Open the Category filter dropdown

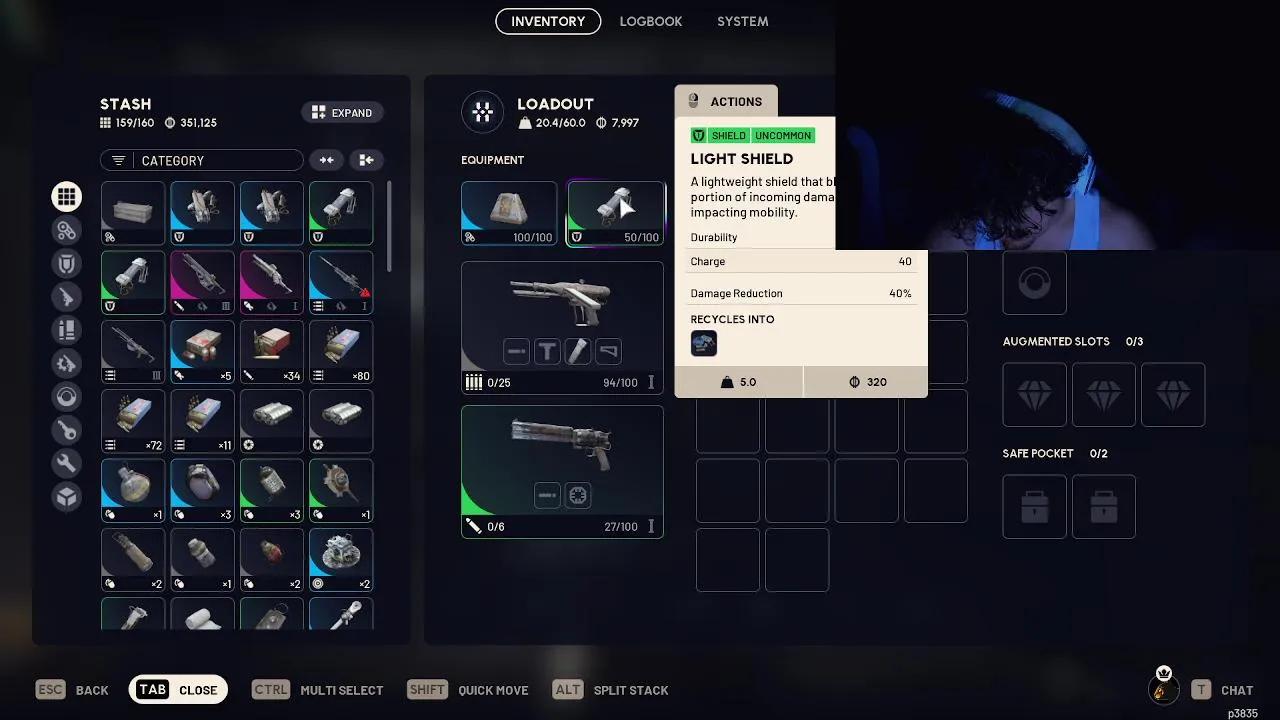(x=201, y=160)
